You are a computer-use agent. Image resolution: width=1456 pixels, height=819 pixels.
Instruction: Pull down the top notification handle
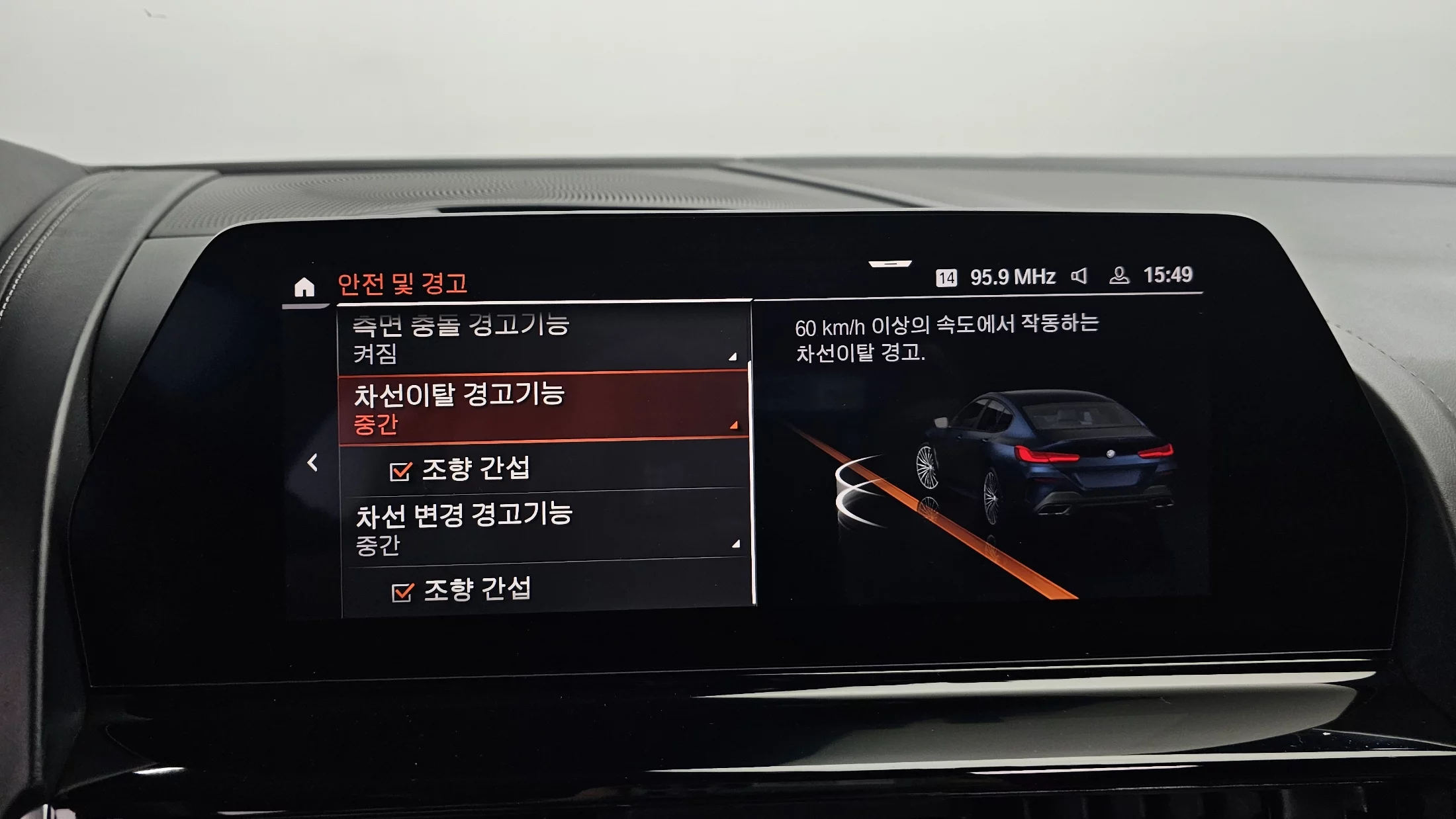890,264
